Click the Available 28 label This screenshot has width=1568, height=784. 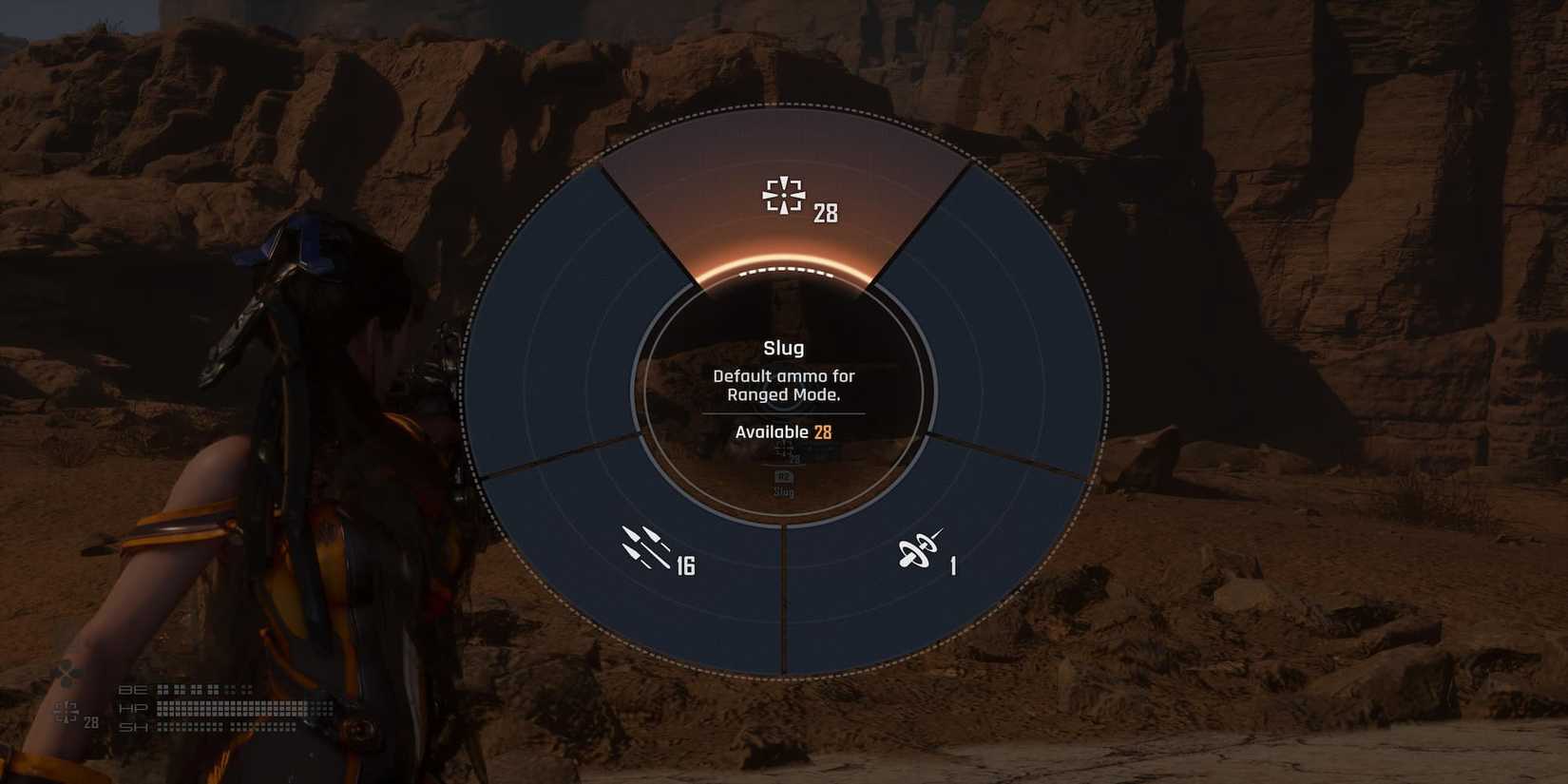point(781,432)
